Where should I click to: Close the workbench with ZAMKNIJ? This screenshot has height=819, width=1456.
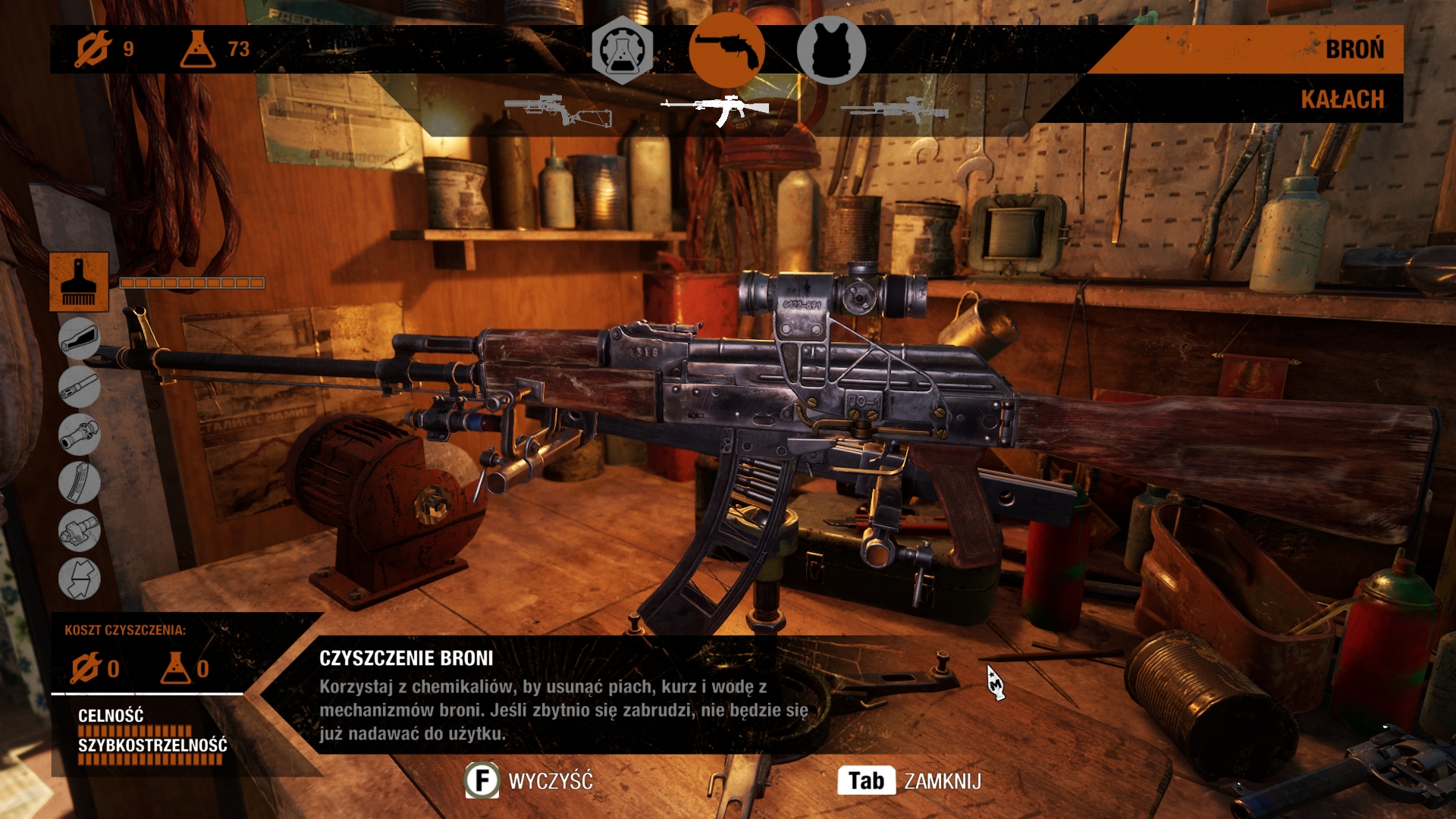pyautogui.click(x=910, y=781)
